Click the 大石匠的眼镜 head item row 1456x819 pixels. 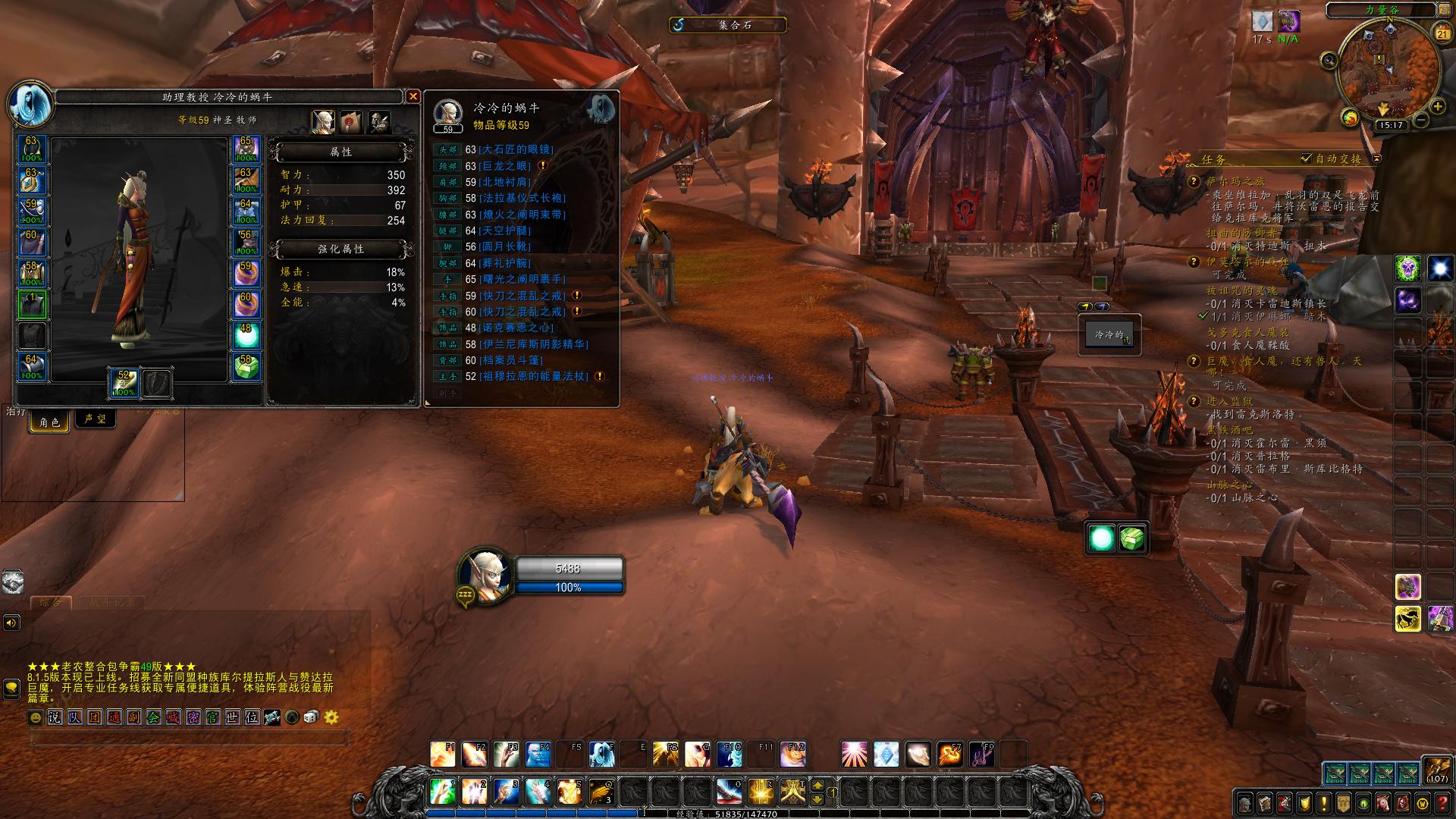[x=517, y=149]
